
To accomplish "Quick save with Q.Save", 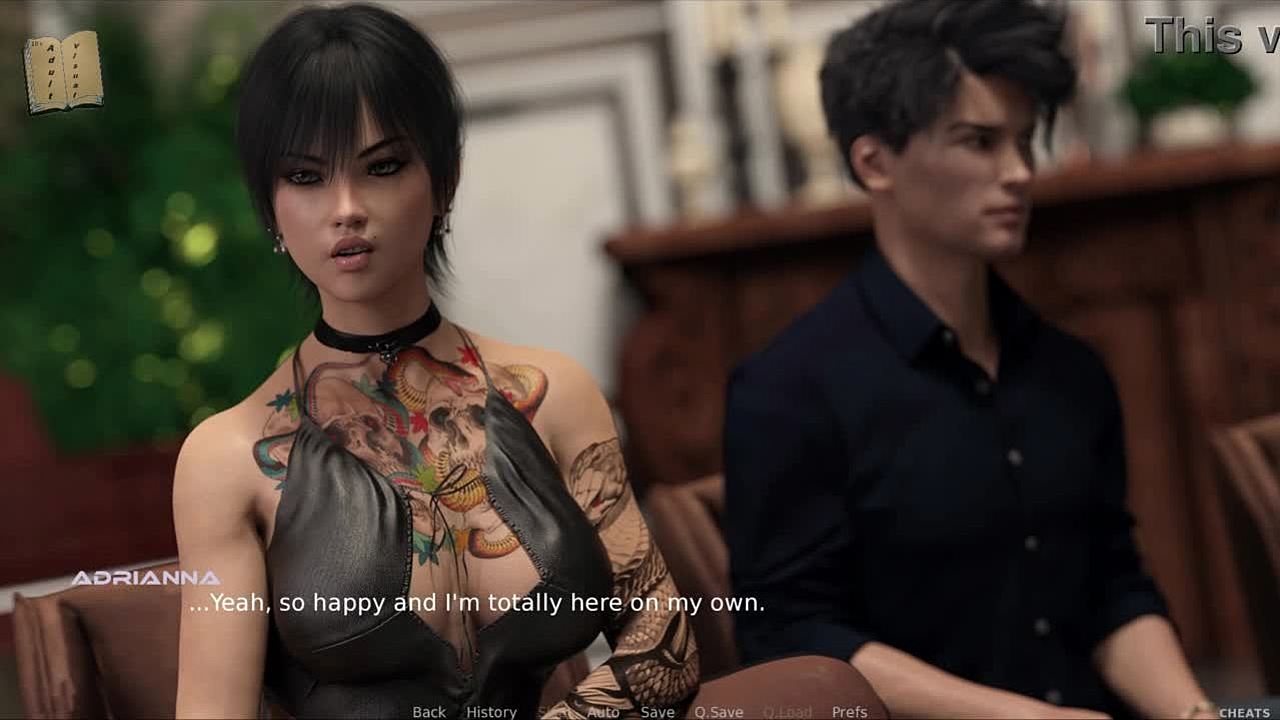I will [719, 712].
